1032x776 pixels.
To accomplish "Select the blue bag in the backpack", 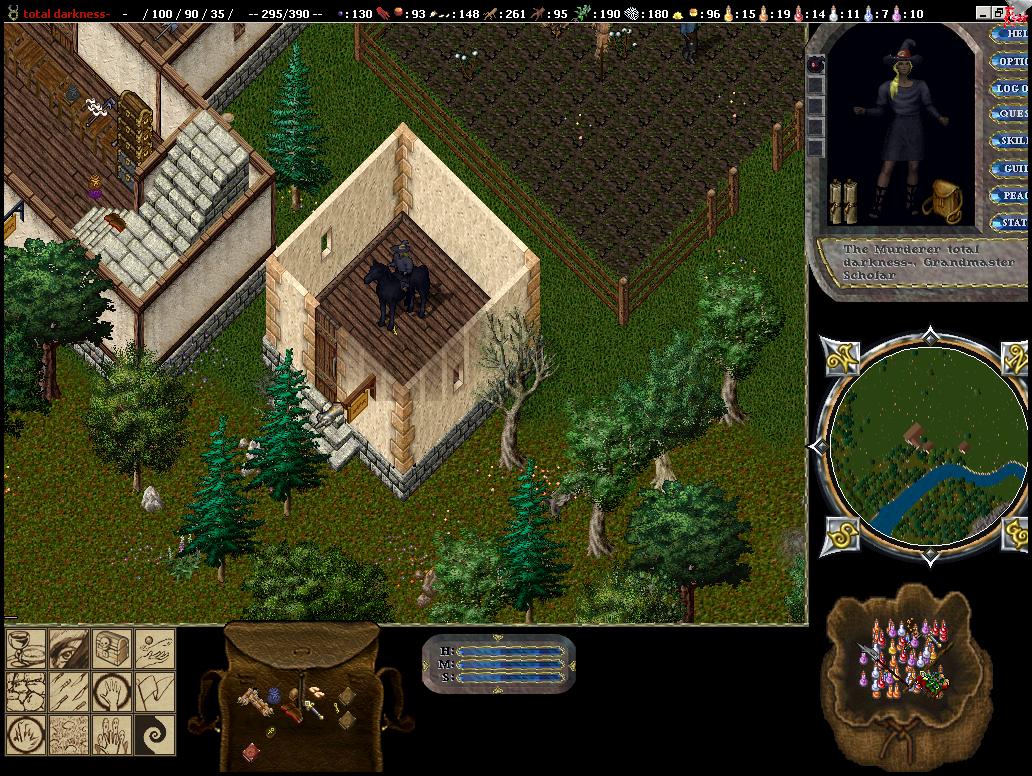I will point(273,694).
